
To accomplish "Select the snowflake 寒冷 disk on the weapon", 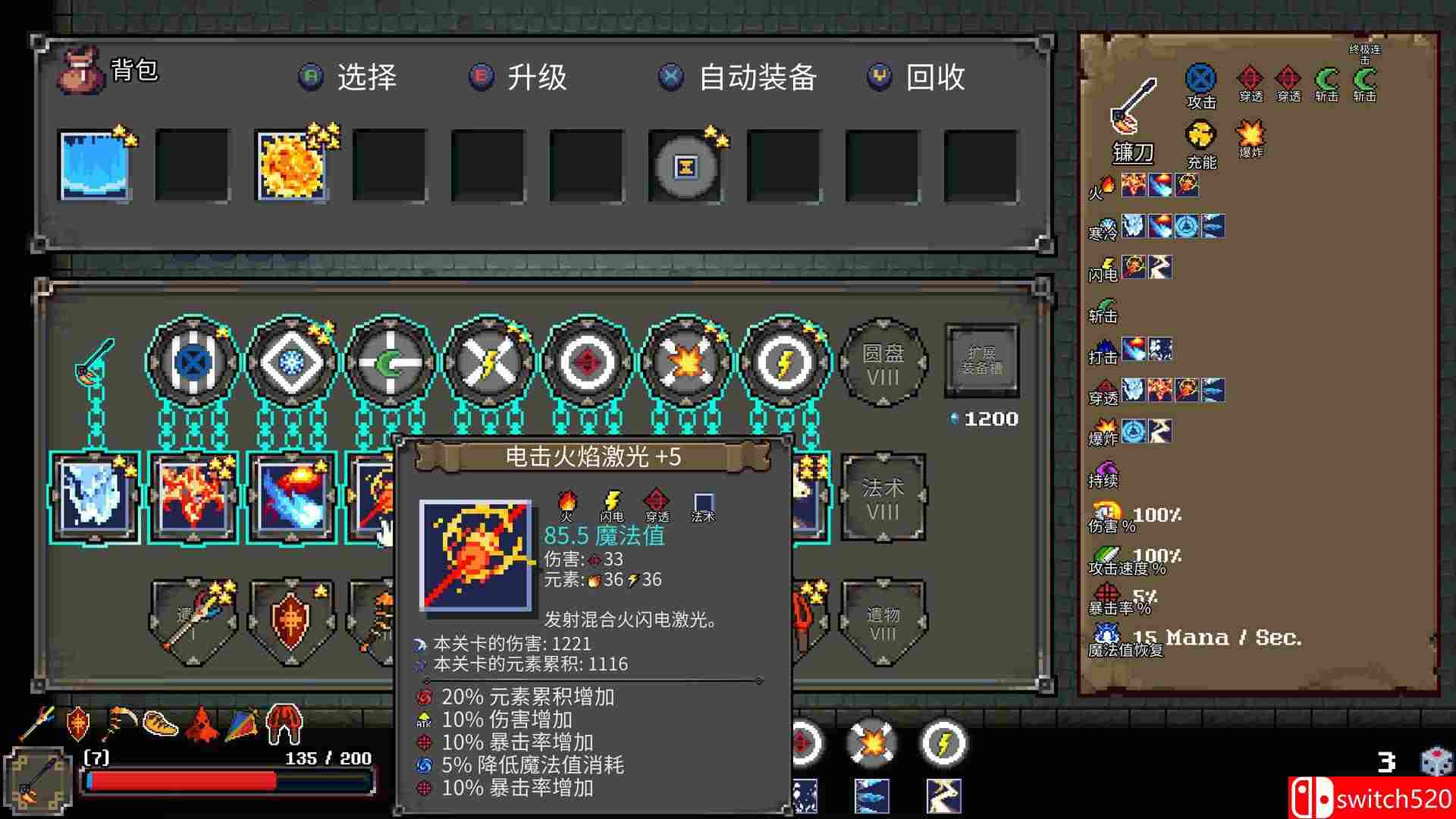I will (x=290, y=362).
